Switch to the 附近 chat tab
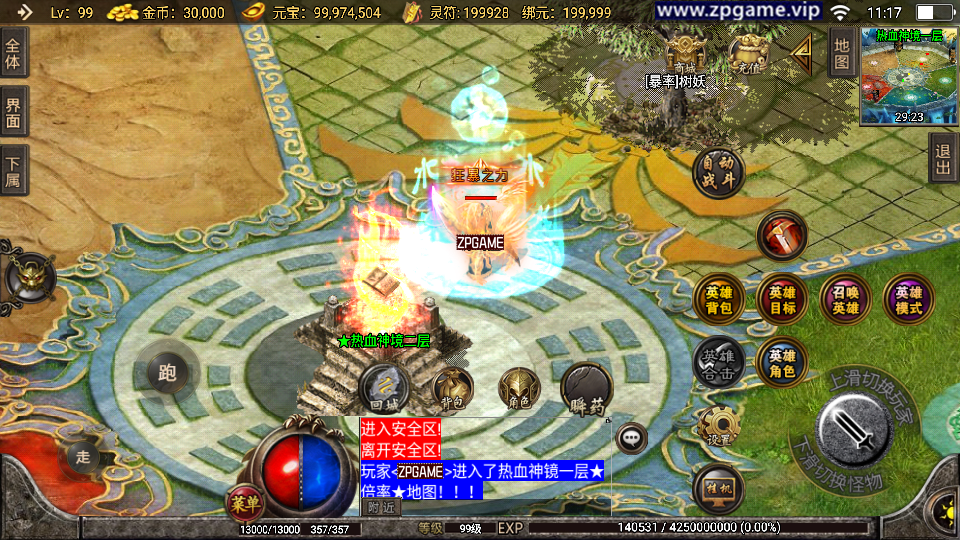 [x=380, y=507]
